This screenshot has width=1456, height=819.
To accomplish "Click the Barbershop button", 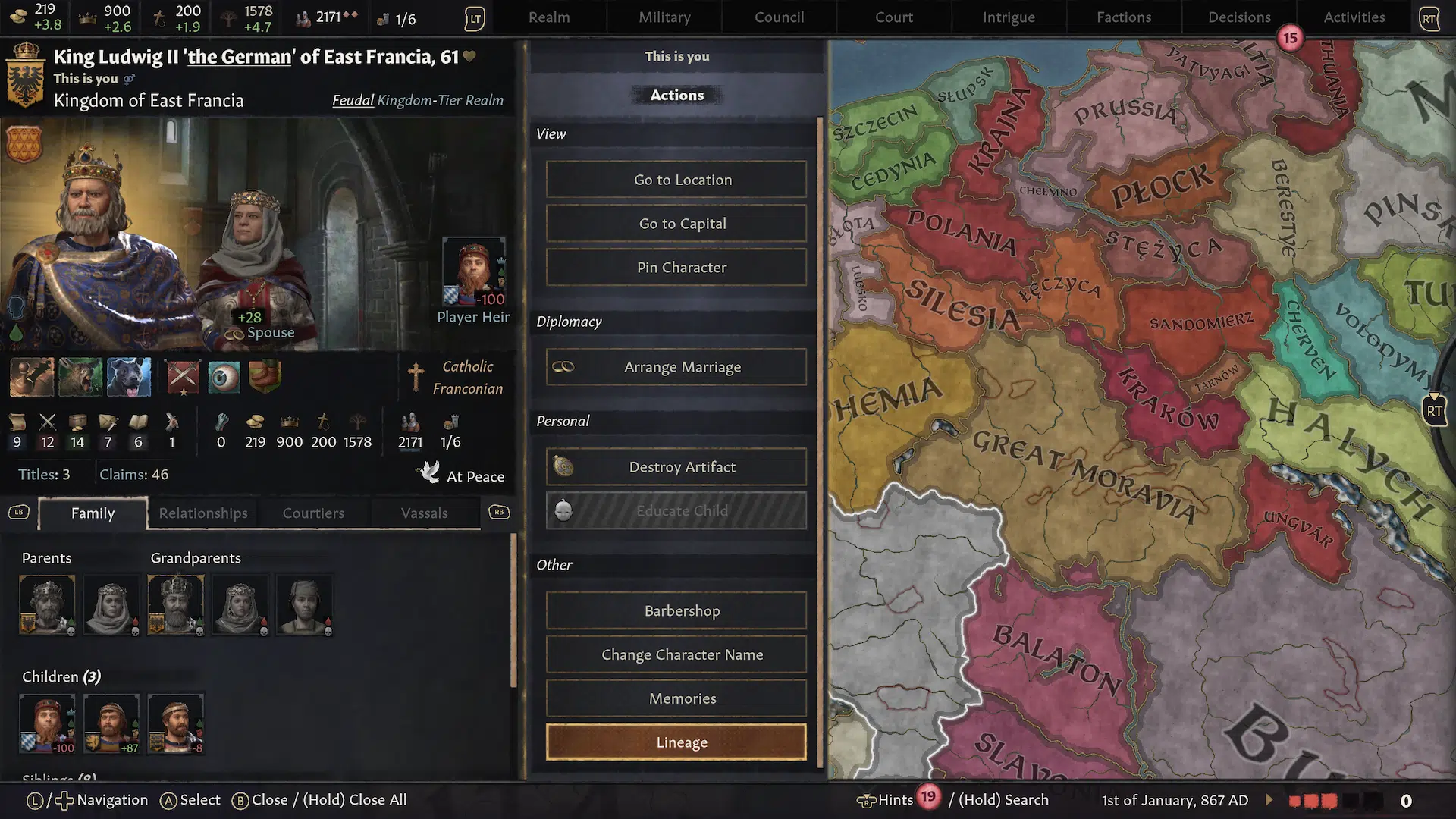I will click(676, 610).
